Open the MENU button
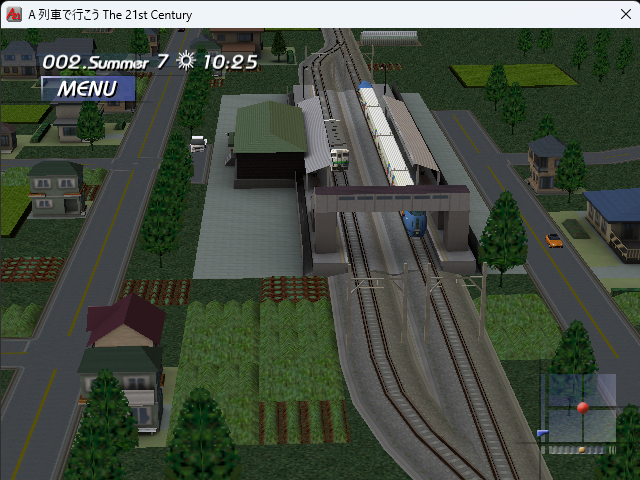Image resolution: width=640 pixels, height=480 pixels. (87, 88)
